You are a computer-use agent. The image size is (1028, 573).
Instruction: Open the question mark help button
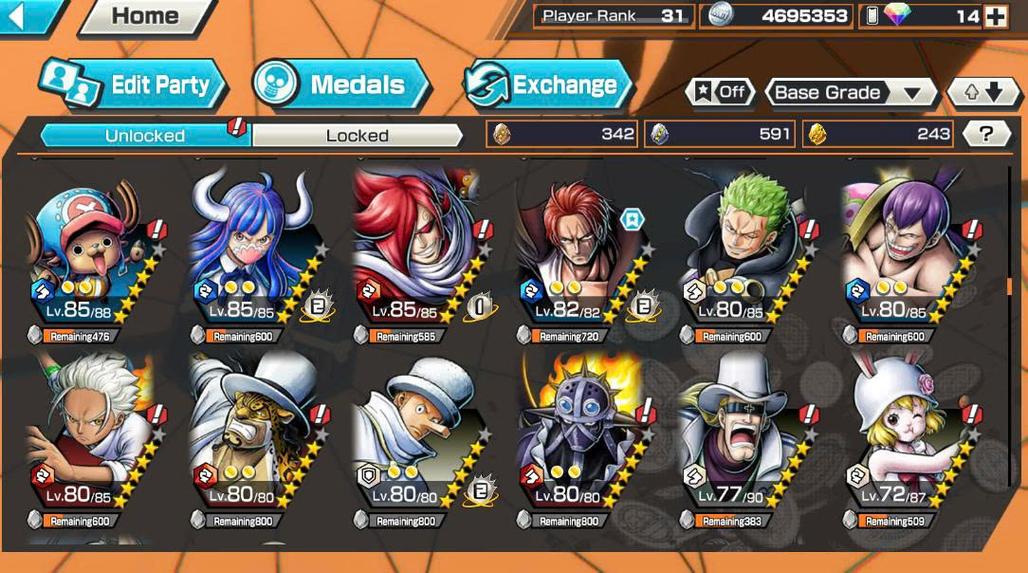click(986, 134)
